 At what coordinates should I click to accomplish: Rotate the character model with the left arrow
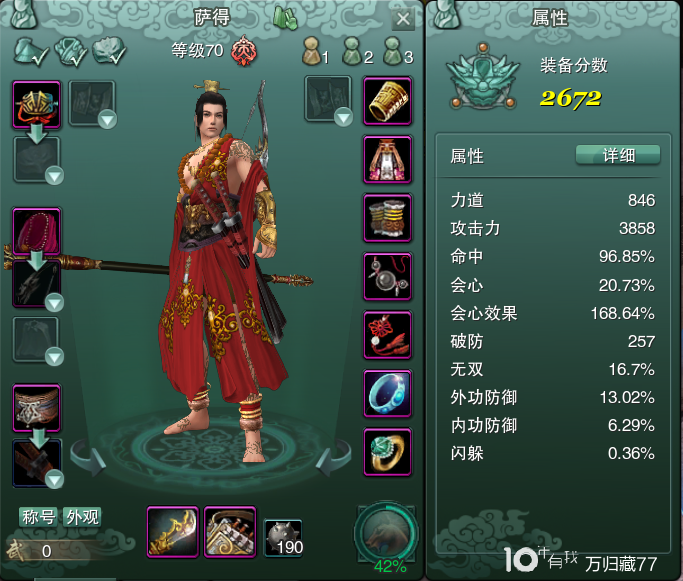[88, 461]
